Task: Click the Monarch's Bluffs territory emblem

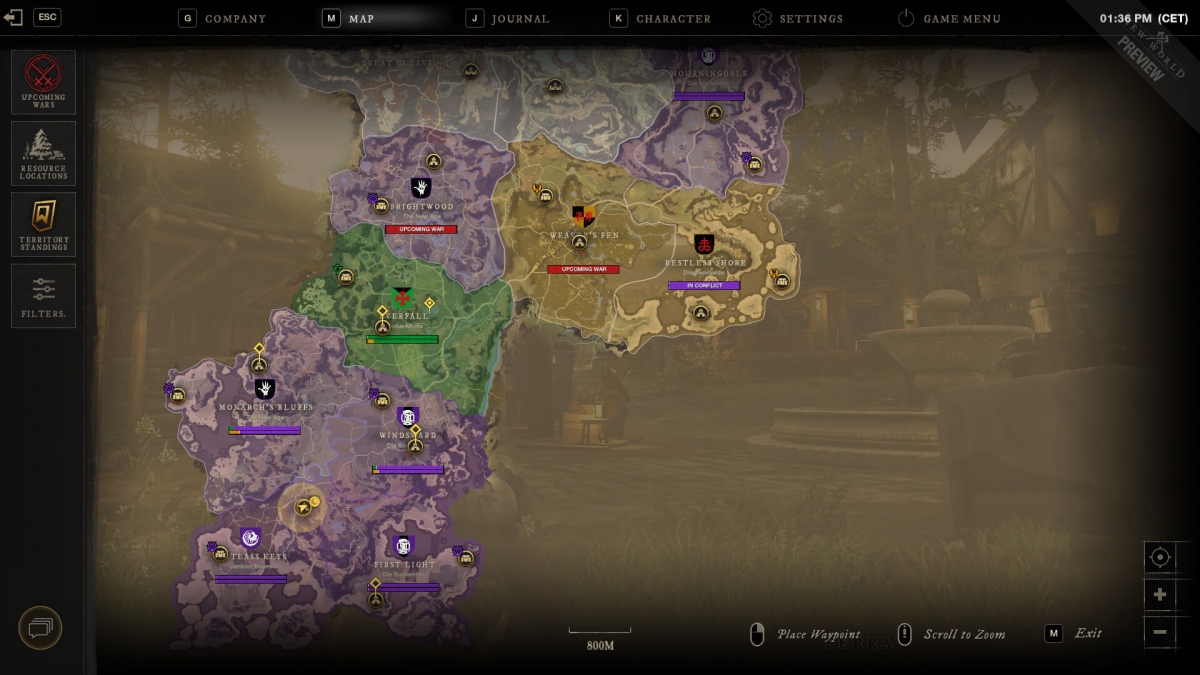Action: (x=265, y=389)
